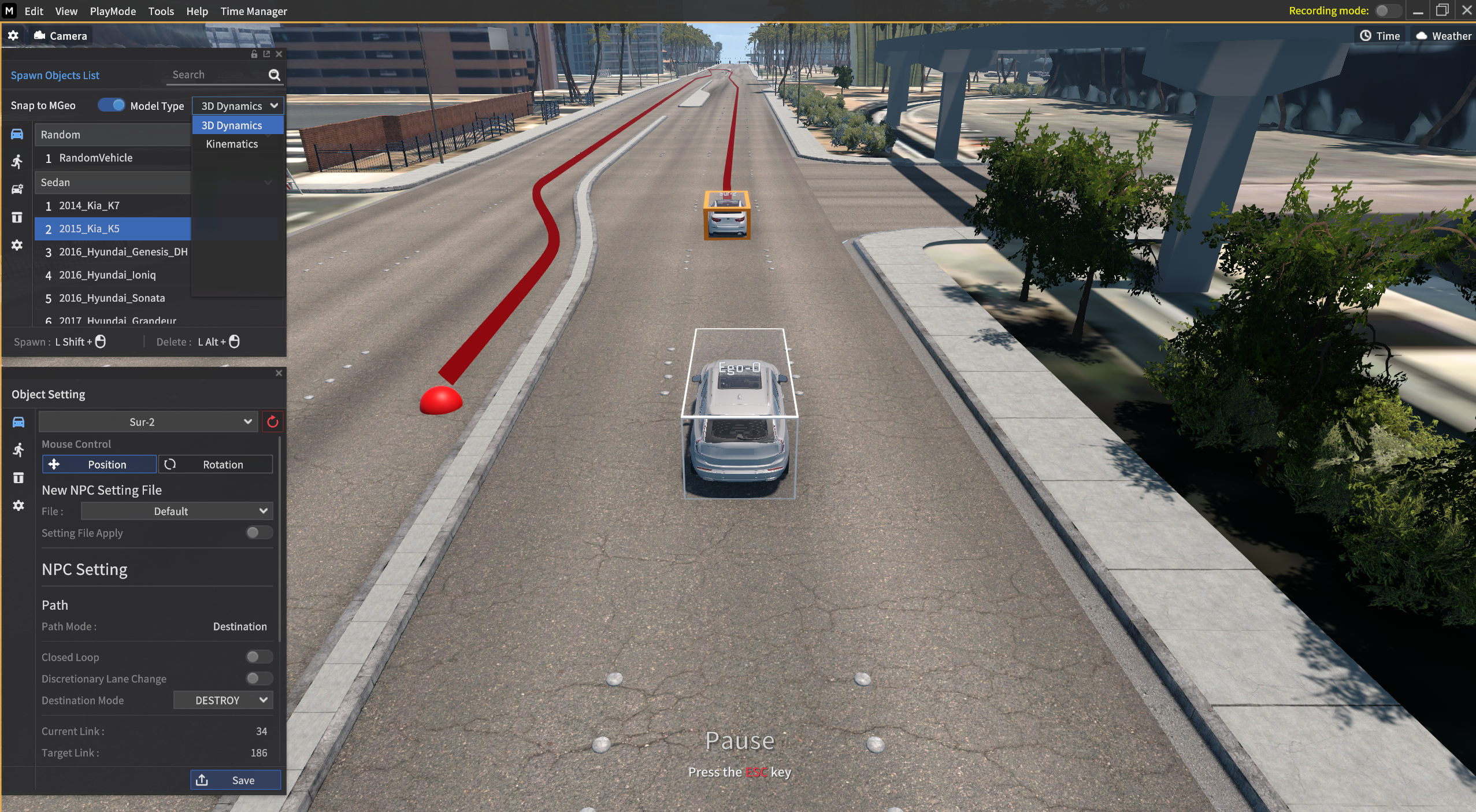Turn on Discretionary Lane Change
This screenshot has height=812, width=1476.
click(258, 678)
